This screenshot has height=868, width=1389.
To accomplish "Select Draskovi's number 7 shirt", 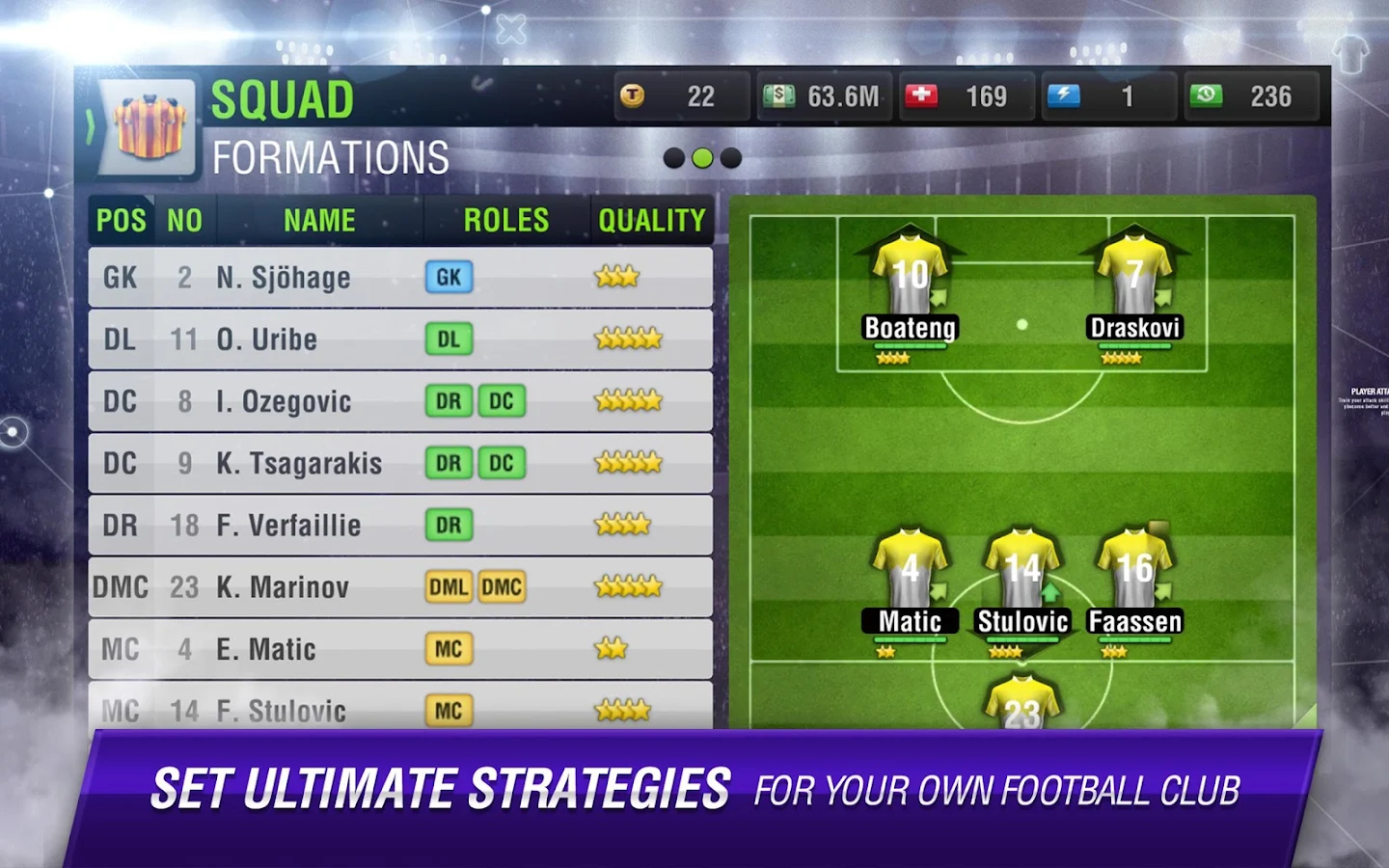I will pyautogui.click(x=1134, y=275).
